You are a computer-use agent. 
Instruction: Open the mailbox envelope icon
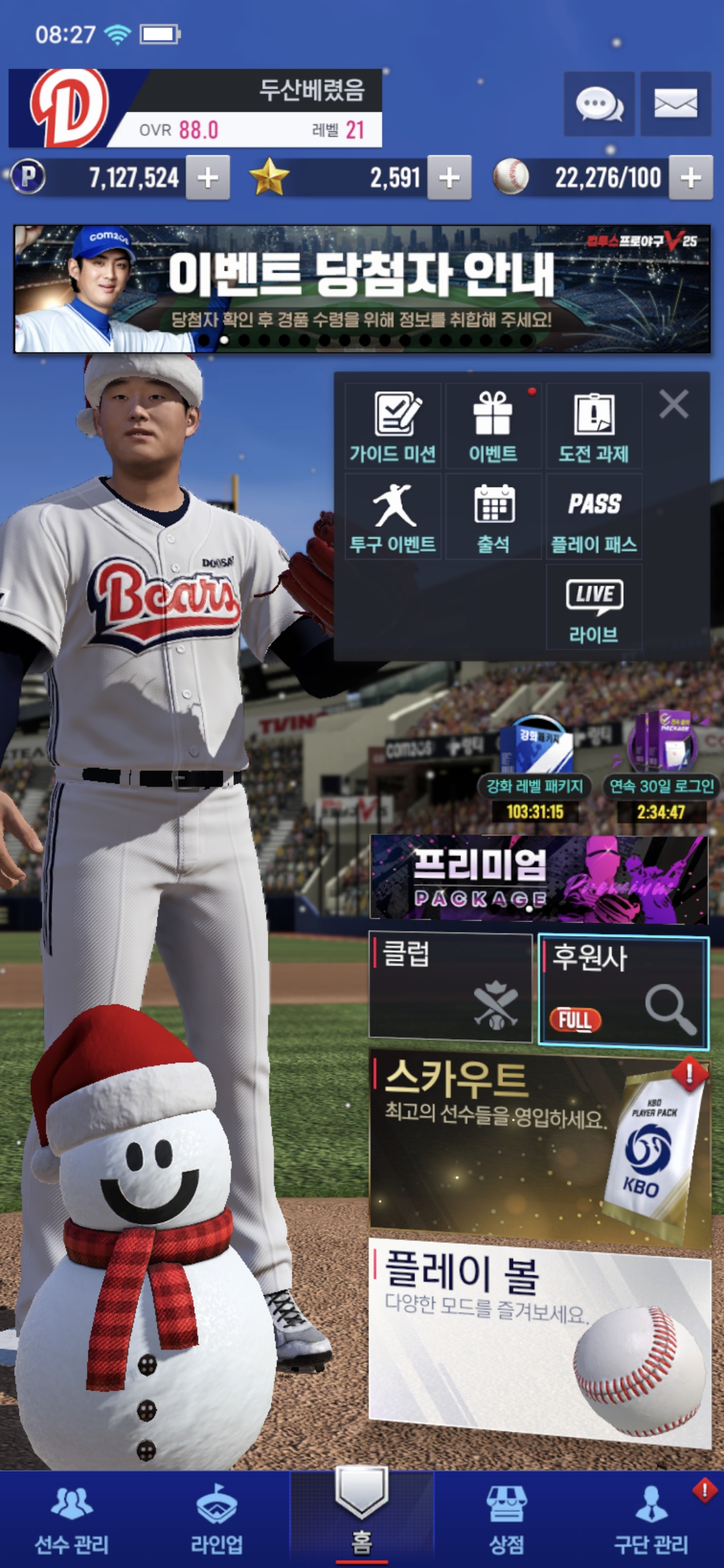675,104
